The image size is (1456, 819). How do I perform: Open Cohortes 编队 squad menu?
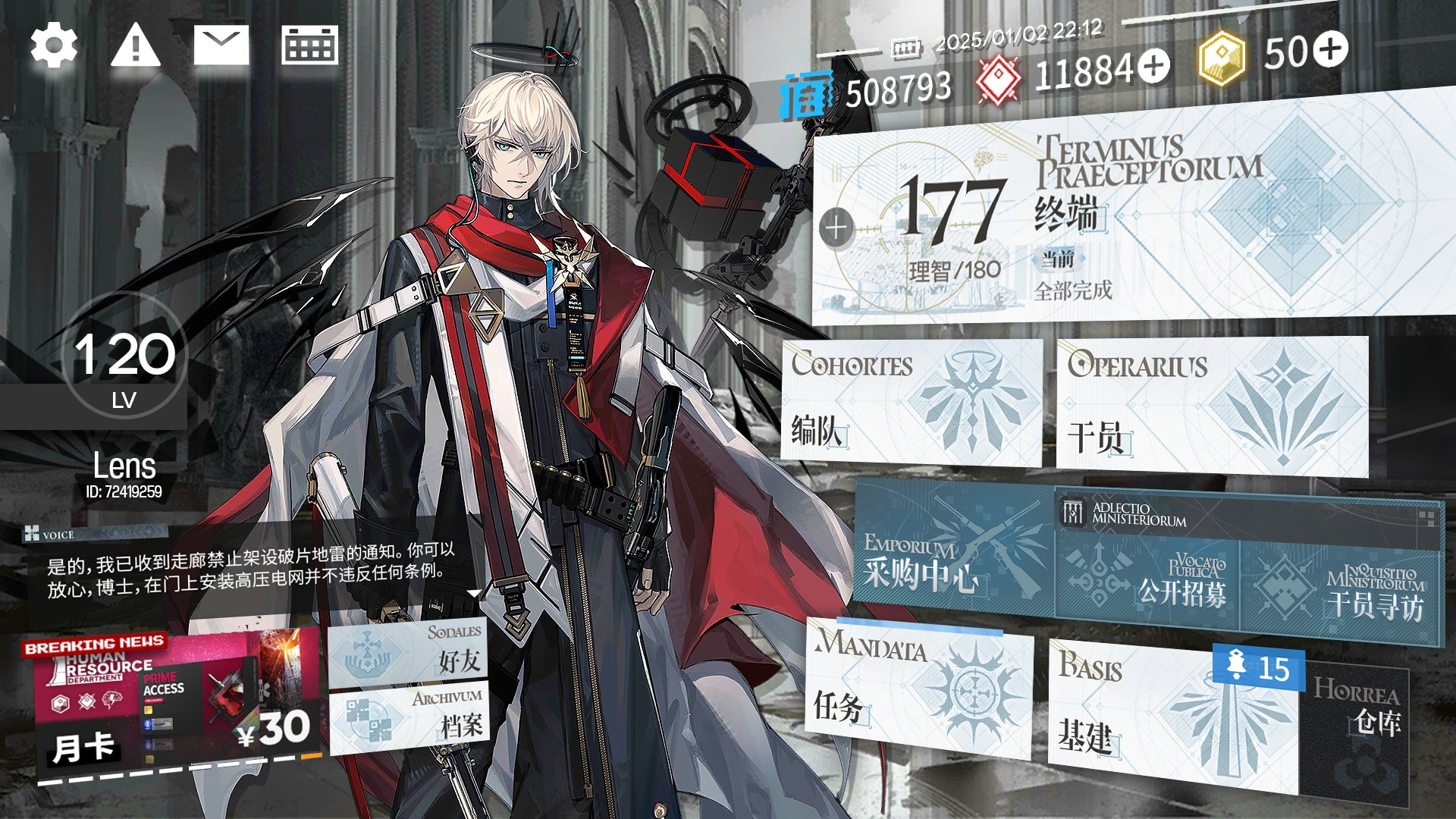[x=910, y=402]
